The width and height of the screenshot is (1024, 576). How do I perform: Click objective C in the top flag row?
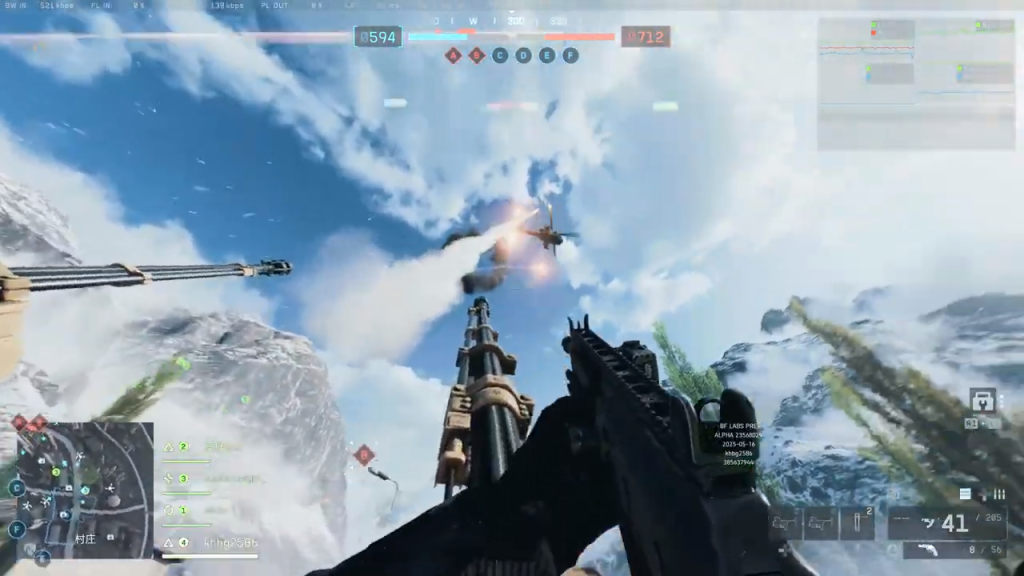500,56
